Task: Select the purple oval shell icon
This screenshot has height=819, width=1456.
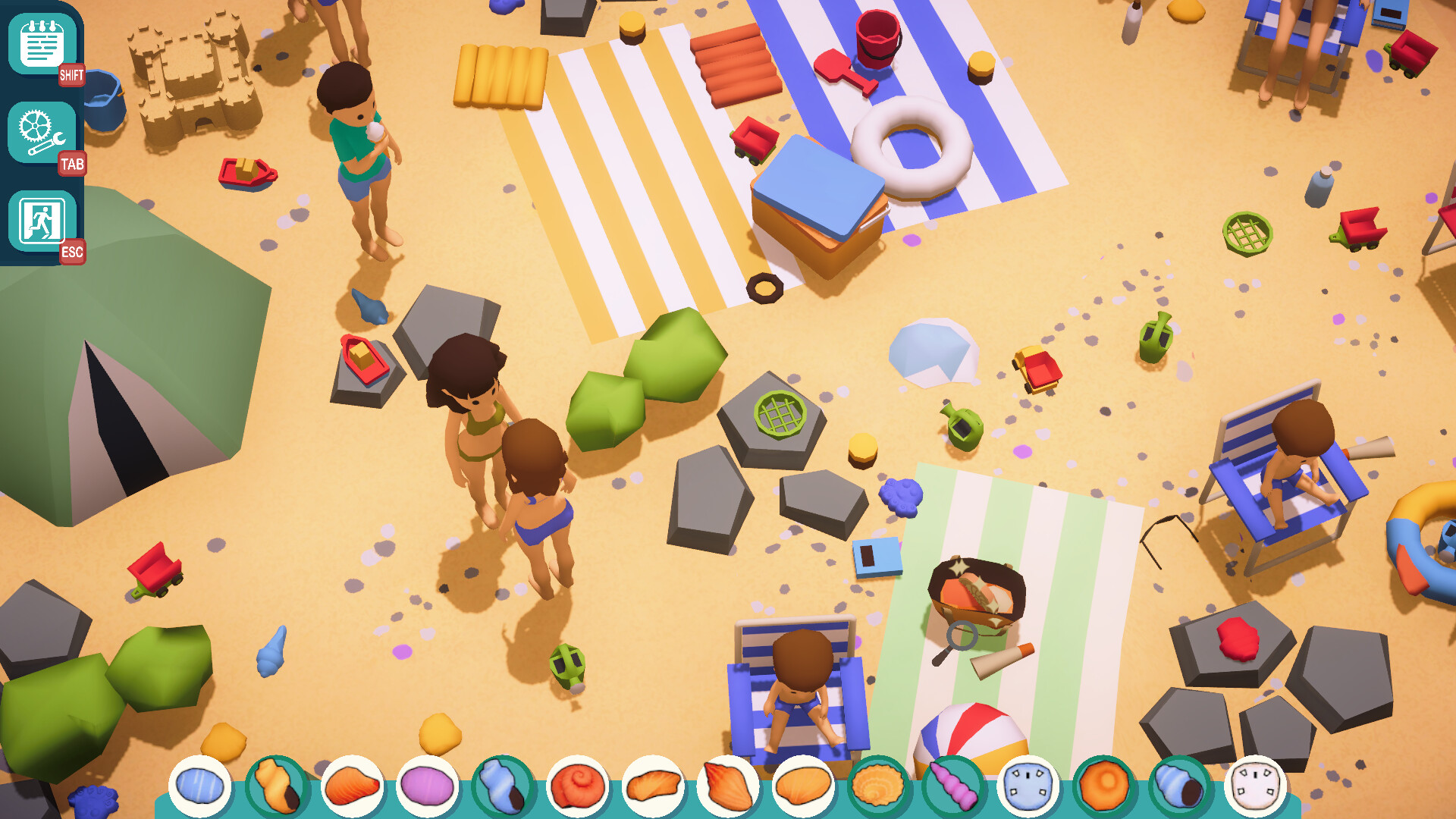Action: click(x=427, y=786)
